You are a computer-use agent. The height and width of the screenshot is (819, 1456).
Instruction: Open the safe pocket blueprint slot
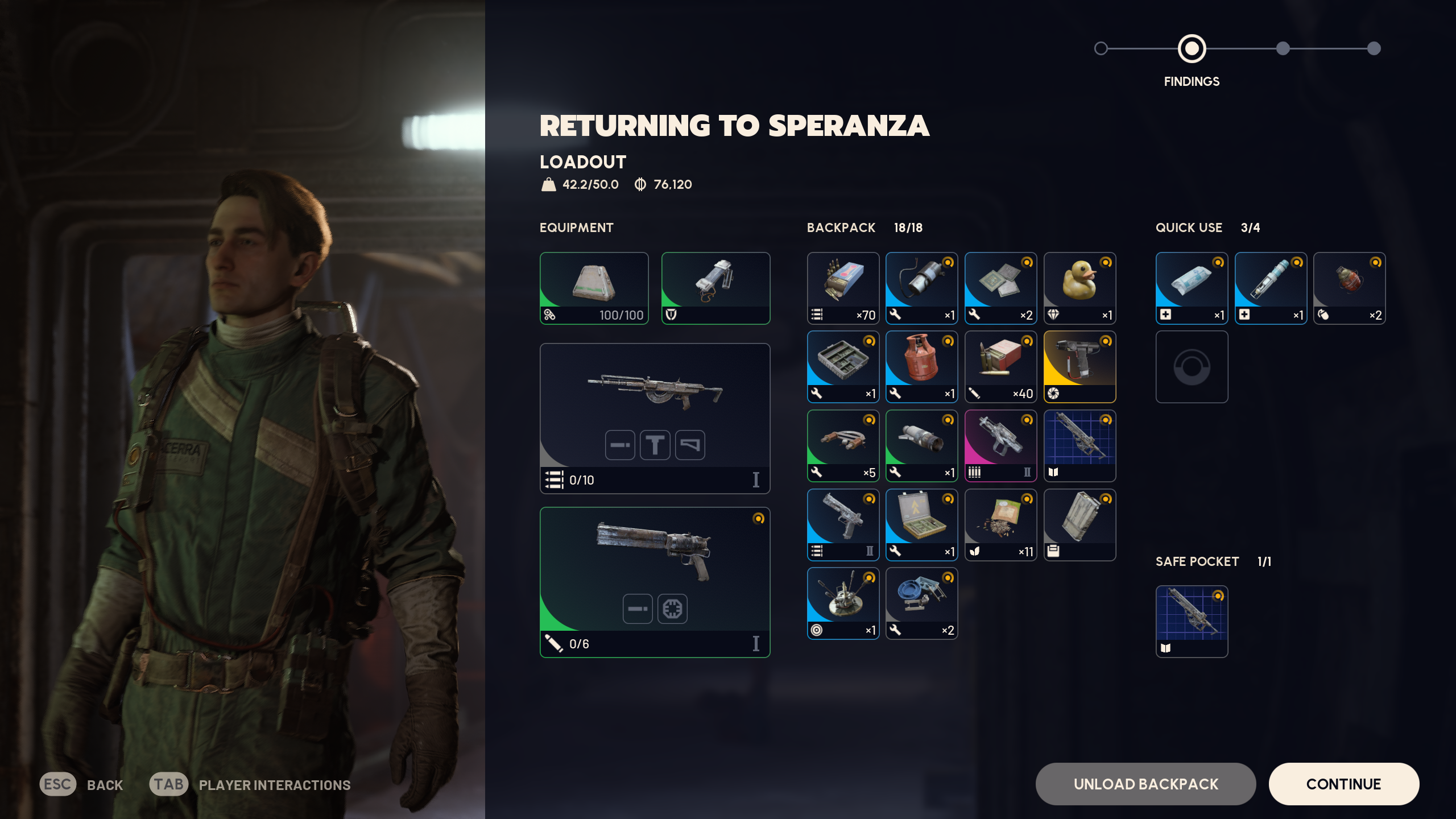click(x=1192, y=622)
